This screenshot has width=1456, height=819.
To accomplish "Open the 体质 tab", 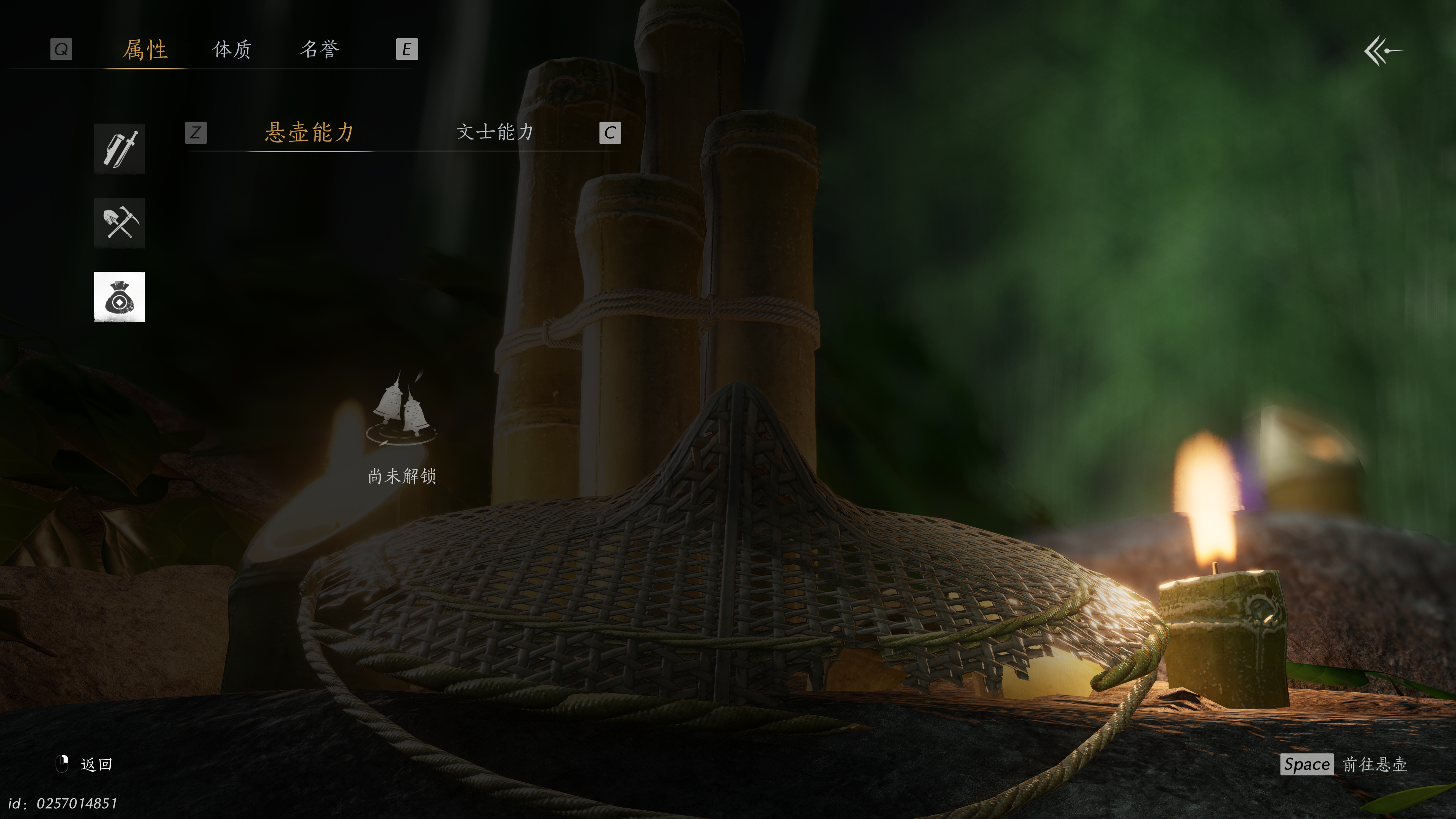I will (232, 50).
